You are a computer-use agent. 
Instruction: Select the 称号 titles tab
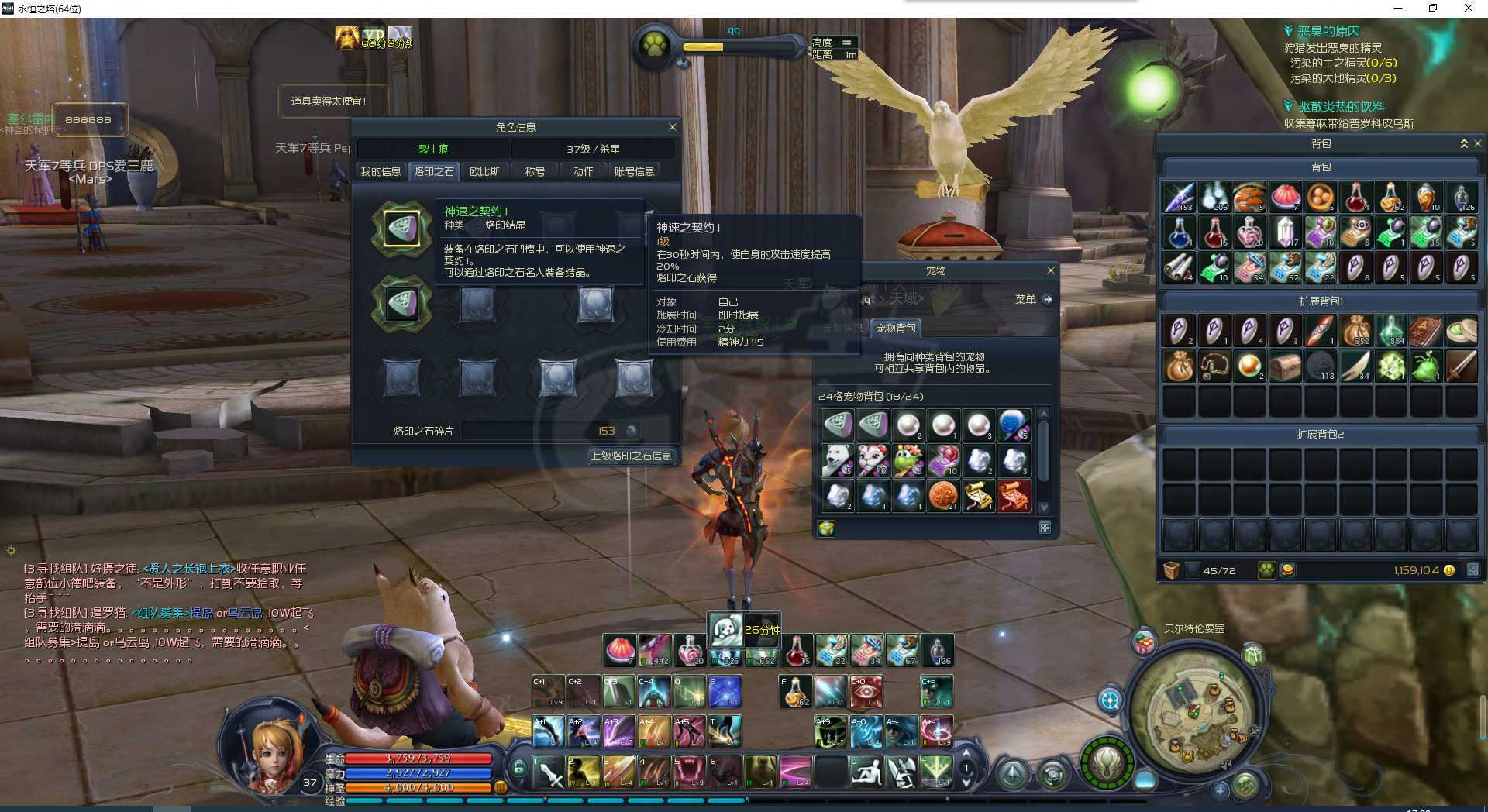coord(535,171)
